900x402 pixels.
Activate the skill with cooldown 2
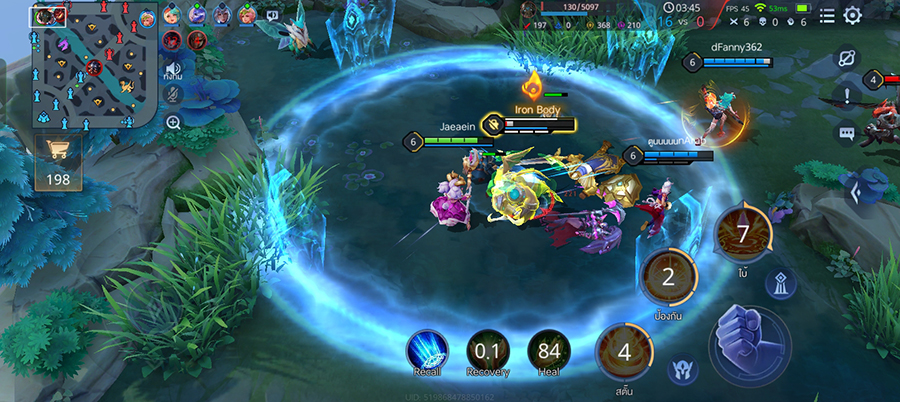(x=668, y=276)
